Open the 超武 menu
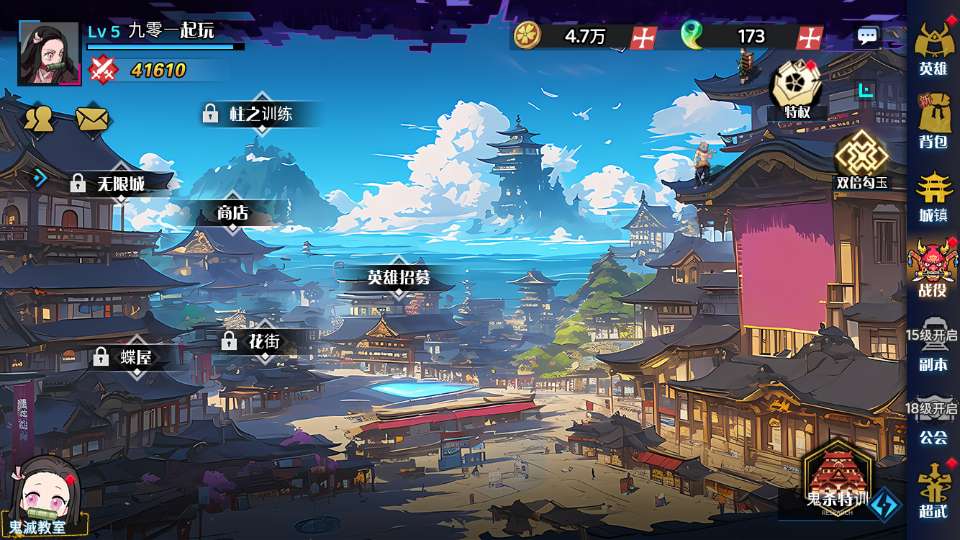Viewport: 960px width, 540px height. 933,490
